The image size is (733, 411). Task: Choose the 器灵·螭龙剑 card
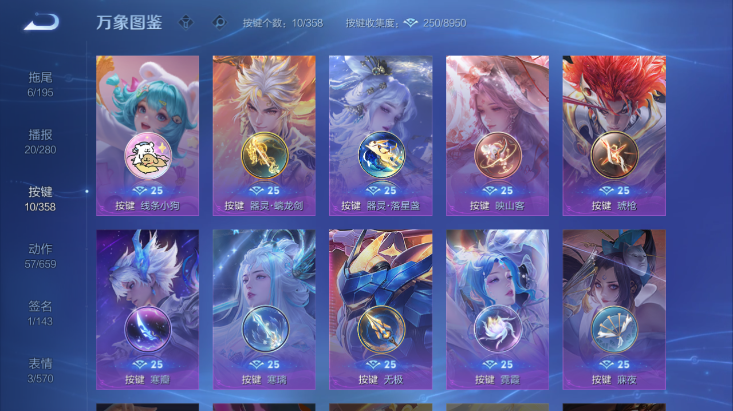tap(264, 135)
